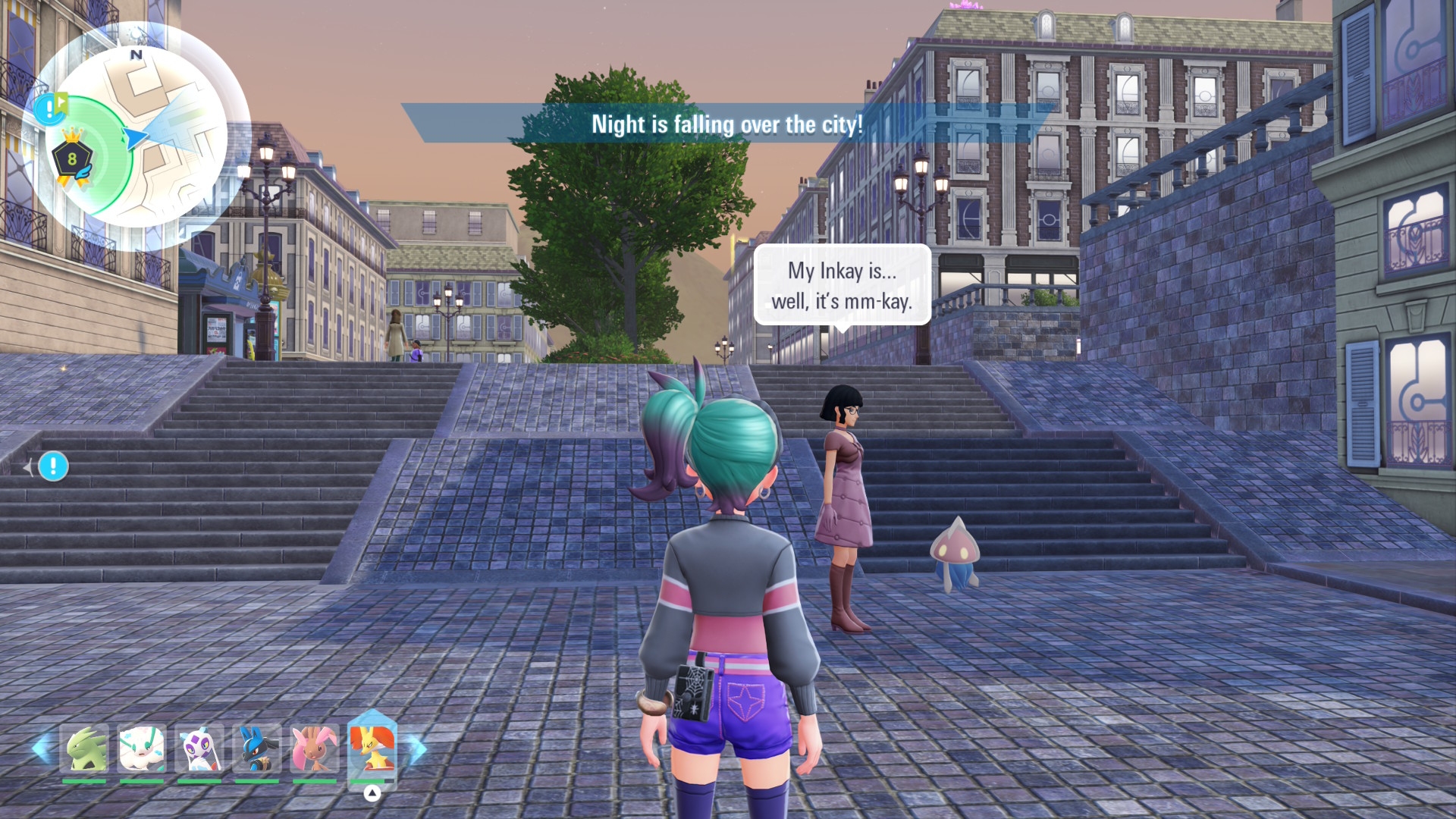The width and height of the screenshot is (1456, 819).
Task: Click the blue exclamation quest marker on minimap
Action: pos(50,108)
